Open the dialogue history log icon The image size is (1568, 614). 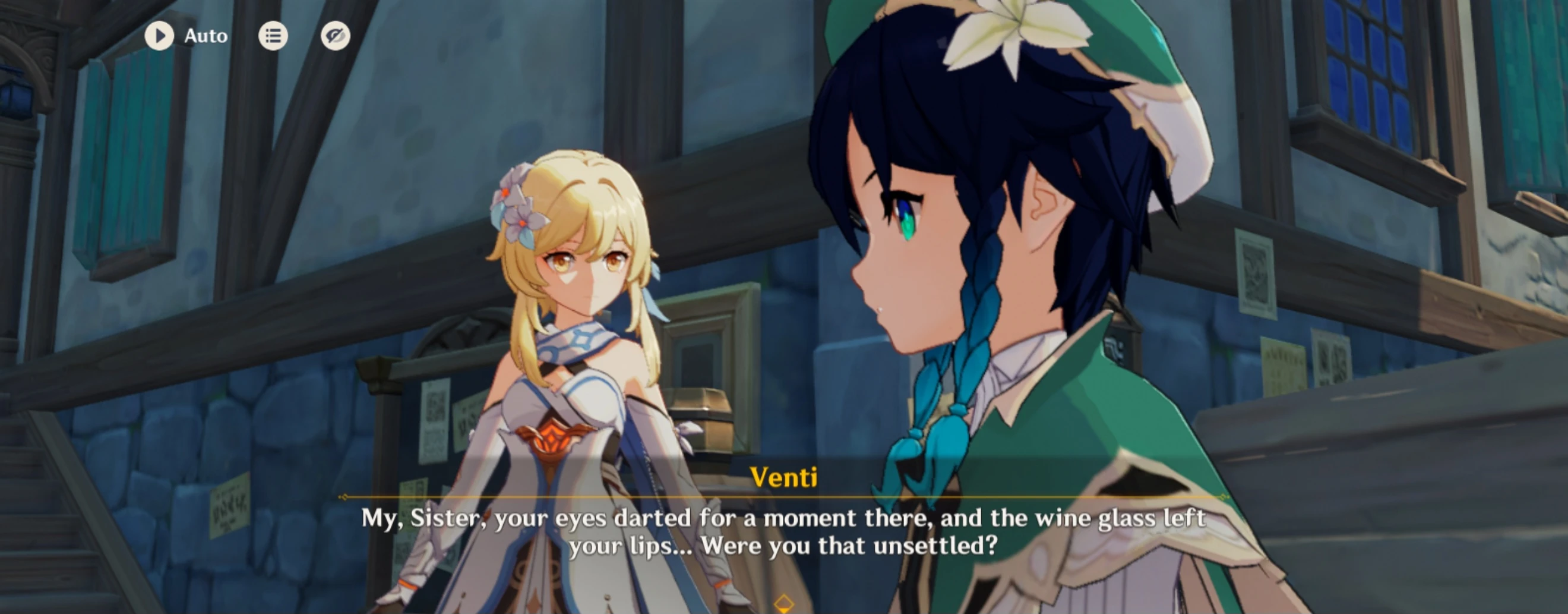[x=273, y=35]
